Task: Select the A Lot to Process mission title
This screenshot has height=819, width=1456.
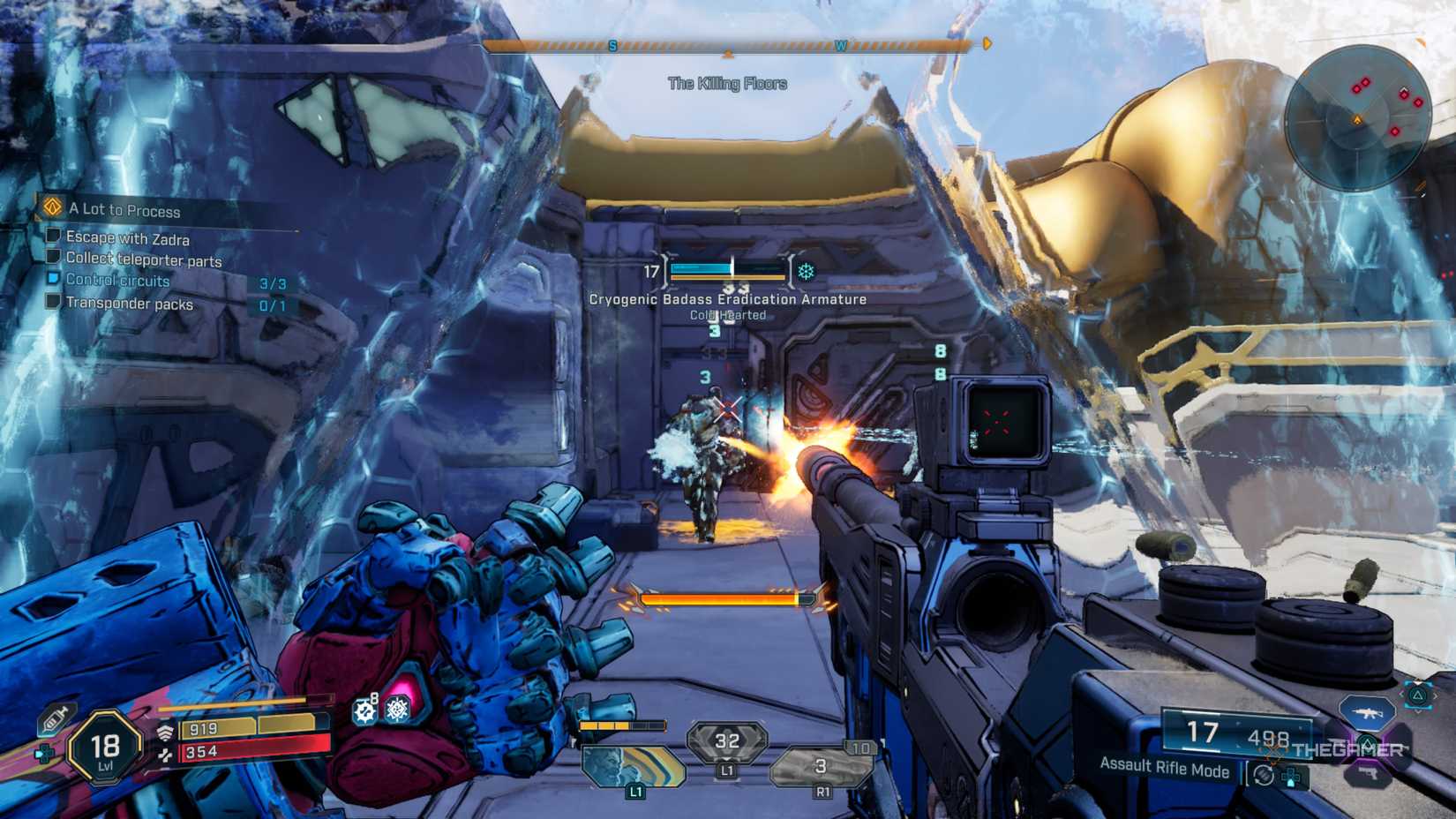Action: click(x=124, y=210)
